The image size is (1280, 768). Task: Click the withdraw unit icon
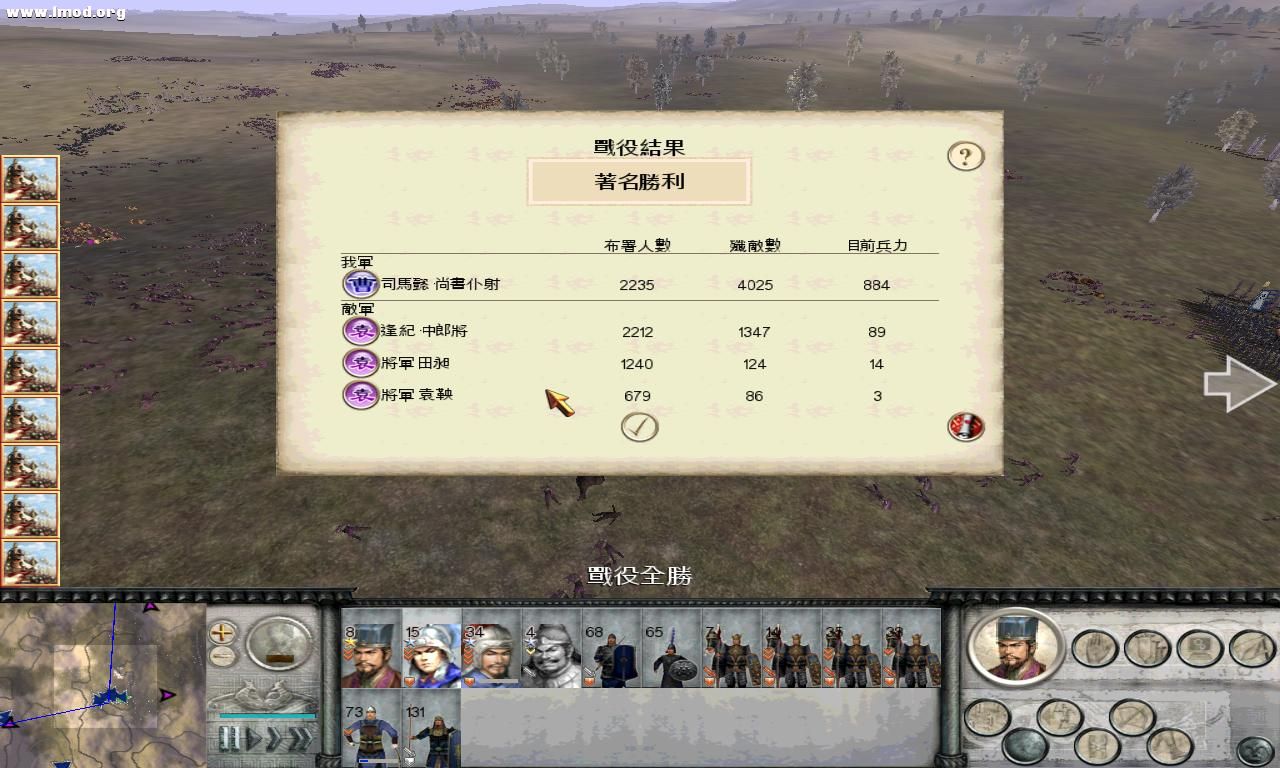[x=1130, y=716]
